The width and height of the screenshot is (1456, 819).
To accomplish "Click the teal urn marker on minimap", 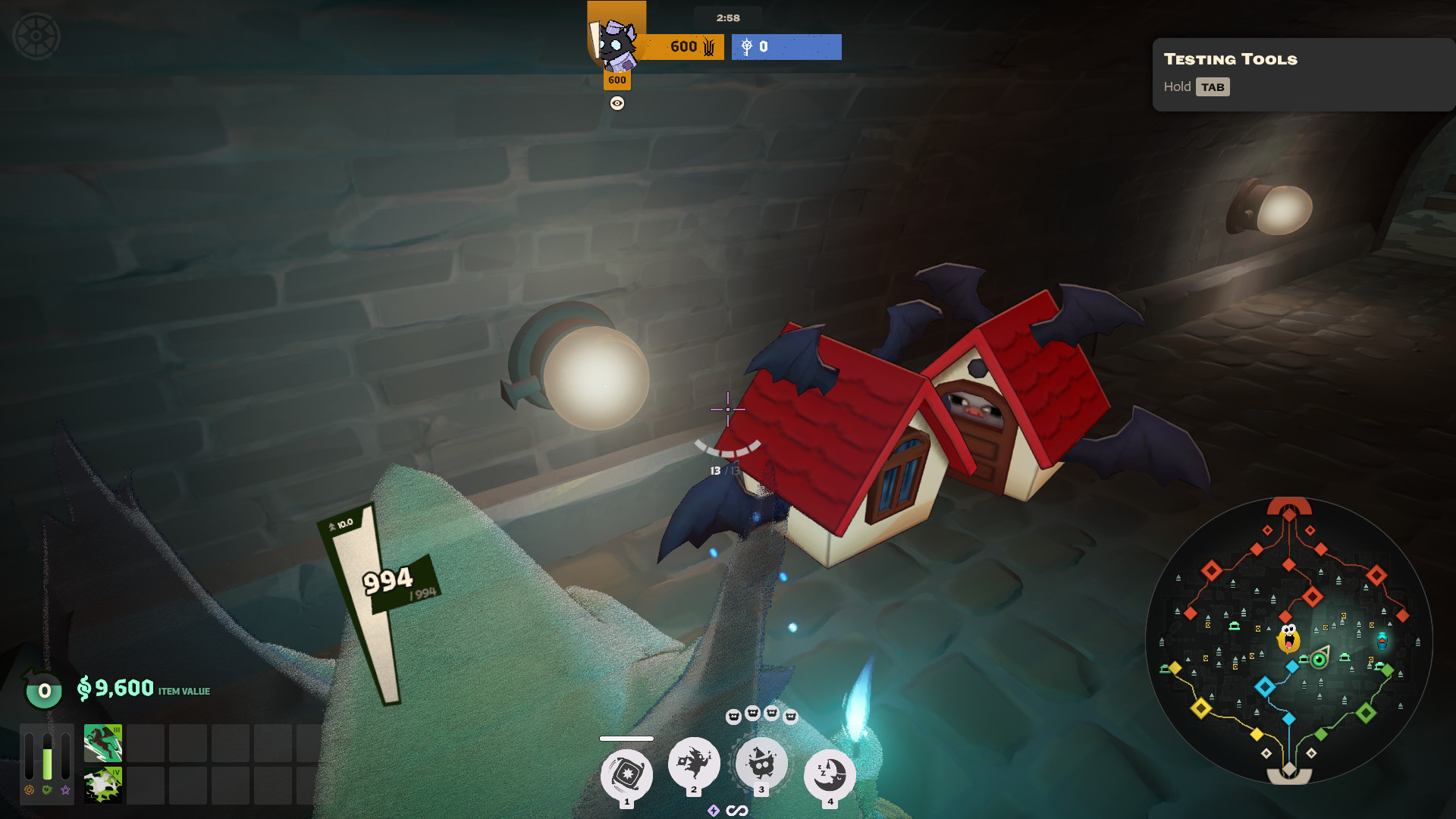I will [x=1382, y=641].
